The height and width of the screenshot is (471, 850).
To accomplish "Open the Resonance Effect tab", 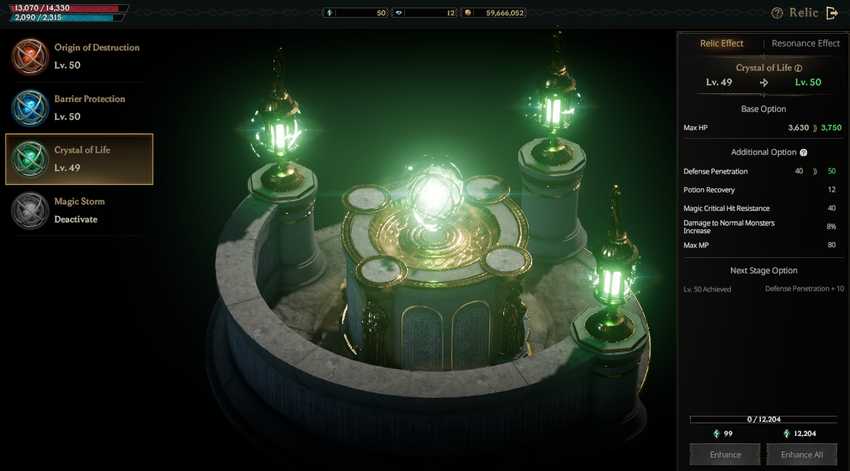I will (805, 44).
